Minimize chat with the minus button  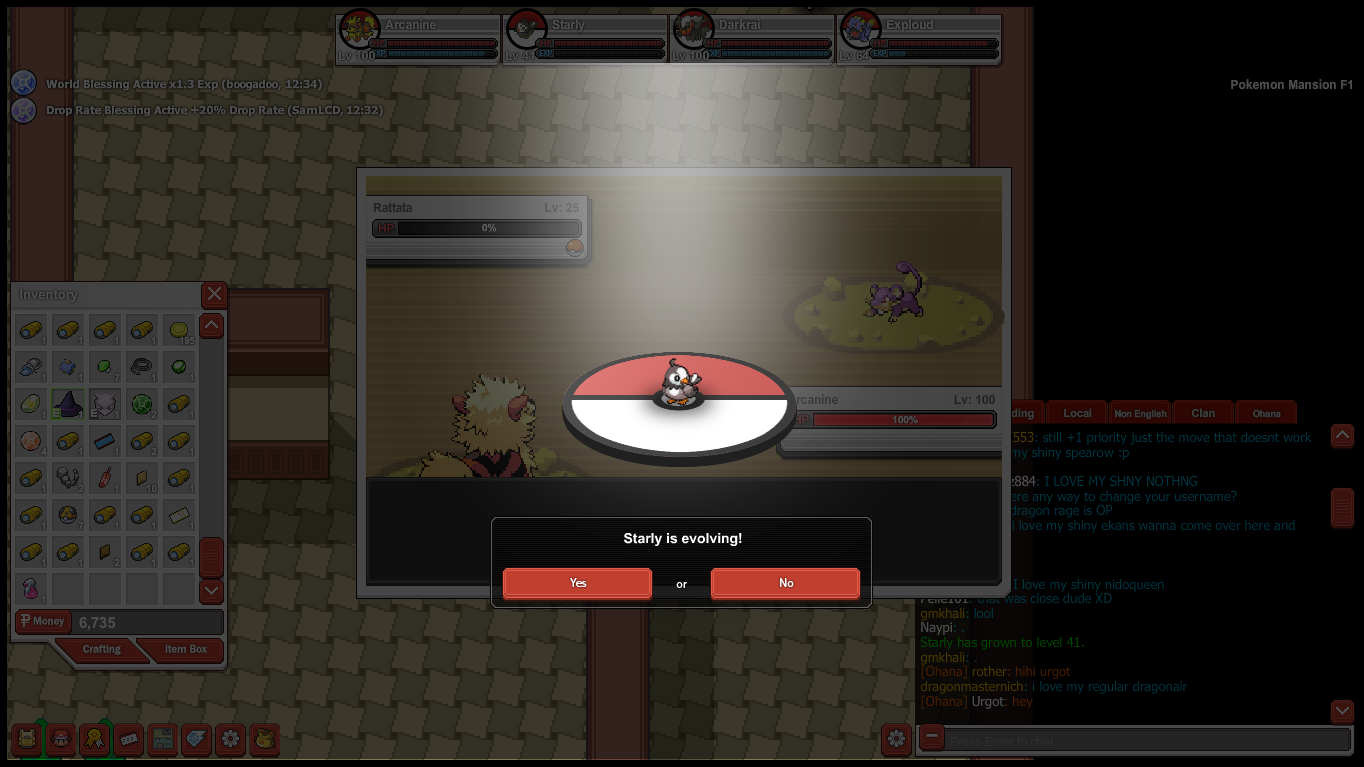click(931, 738)
